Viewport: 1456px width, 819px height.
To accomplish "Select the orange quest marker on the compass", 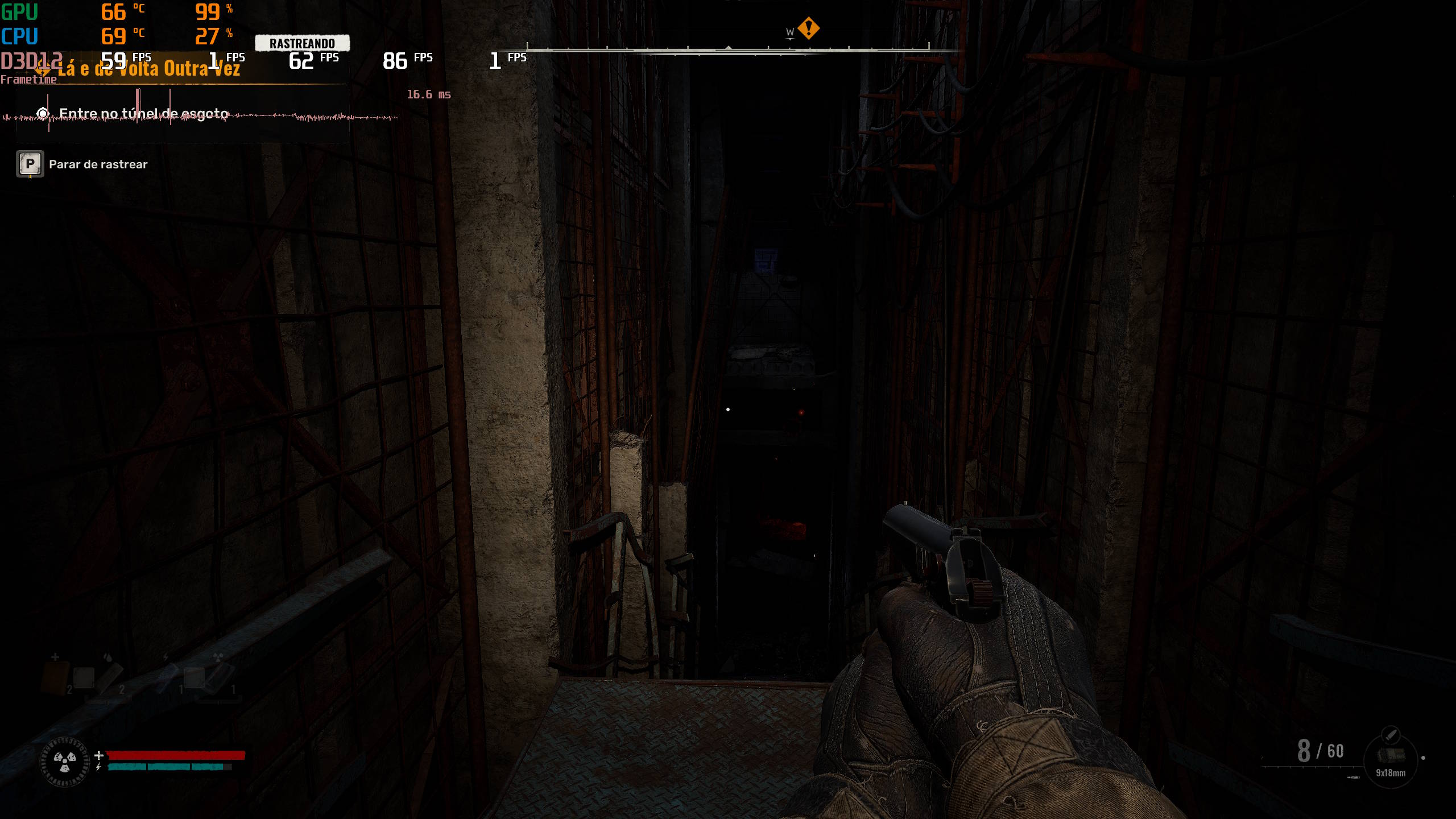I will tap(808, 28).
